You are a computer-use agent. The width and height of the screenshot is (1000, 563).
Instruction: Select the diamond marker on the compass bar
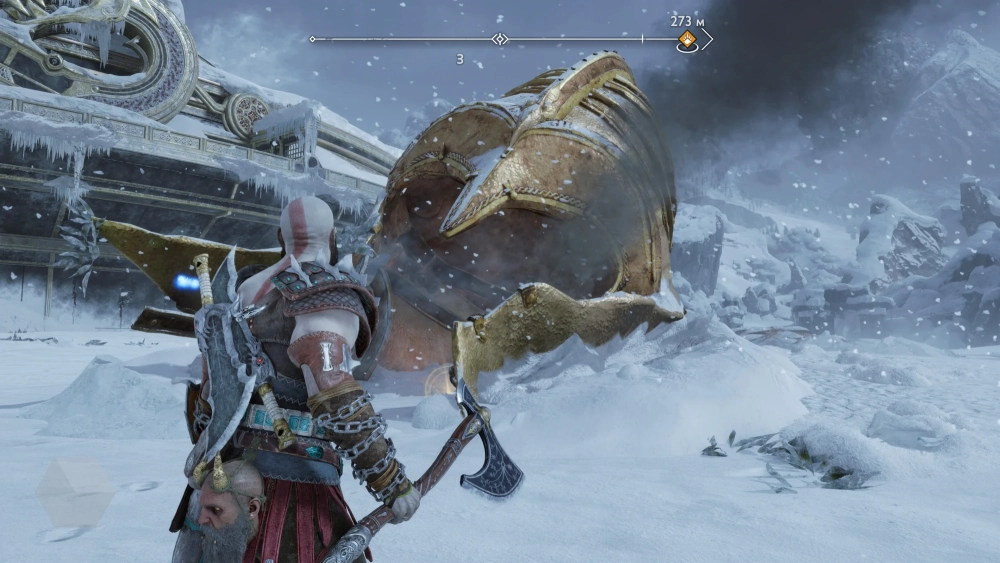click(500, 39)
